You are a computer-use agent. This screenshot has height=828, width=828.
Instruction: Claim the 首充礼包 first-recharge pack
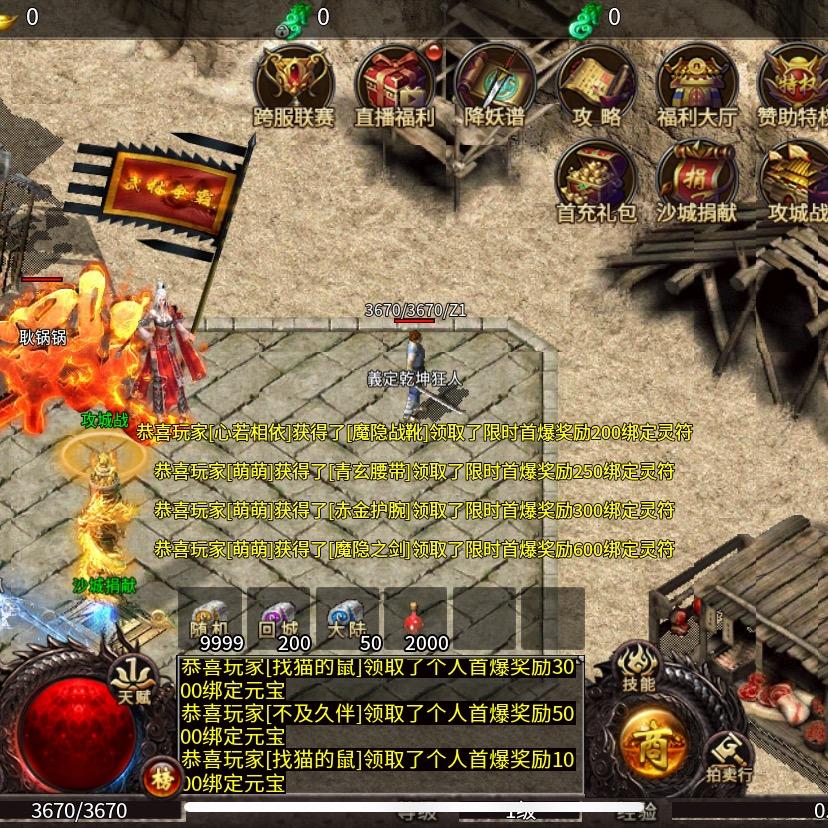(x=596, y=180)
